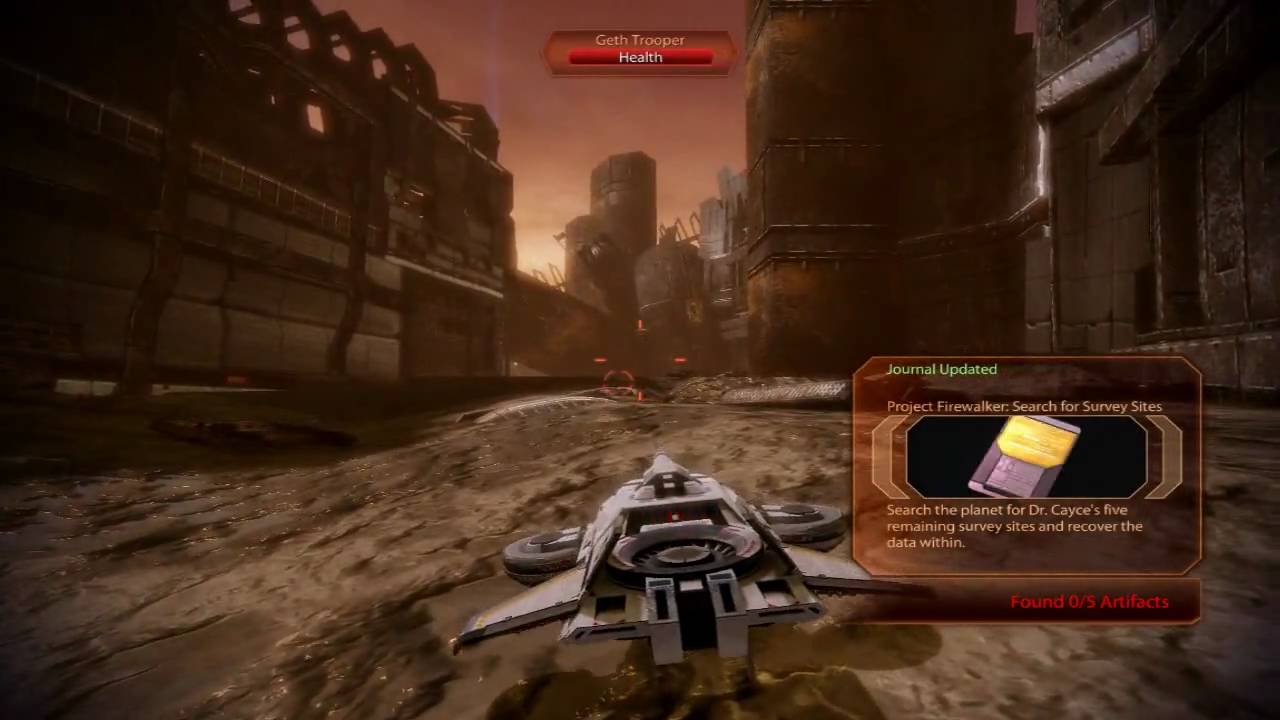This screenshot has height=720, width=1280.
Task: Select the datapad image in journal popup
Action: (1026, 456)
